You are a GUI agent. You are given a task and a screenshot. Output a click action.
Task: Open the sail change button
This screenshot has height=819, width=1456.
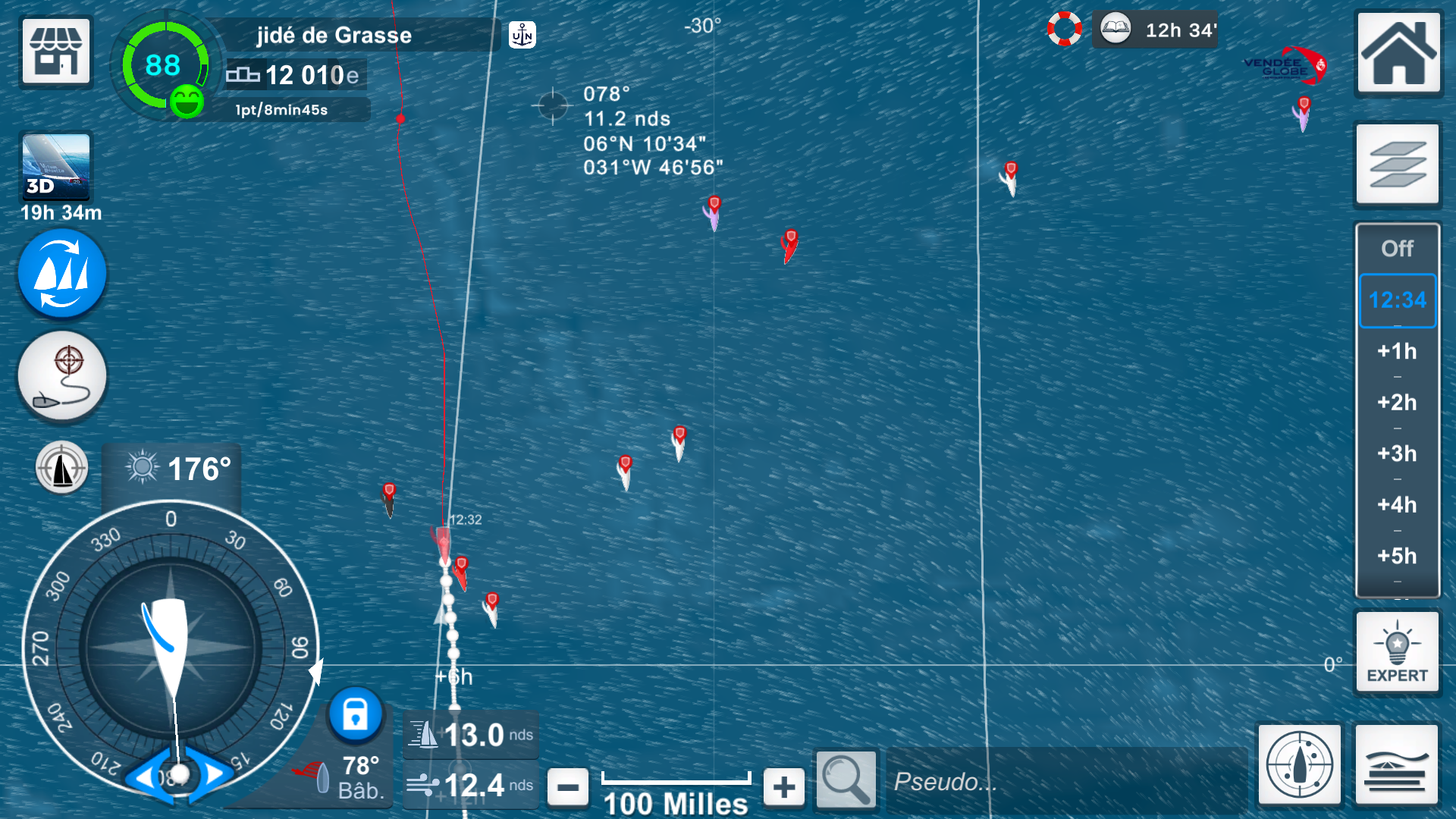[x=62, y=274]
